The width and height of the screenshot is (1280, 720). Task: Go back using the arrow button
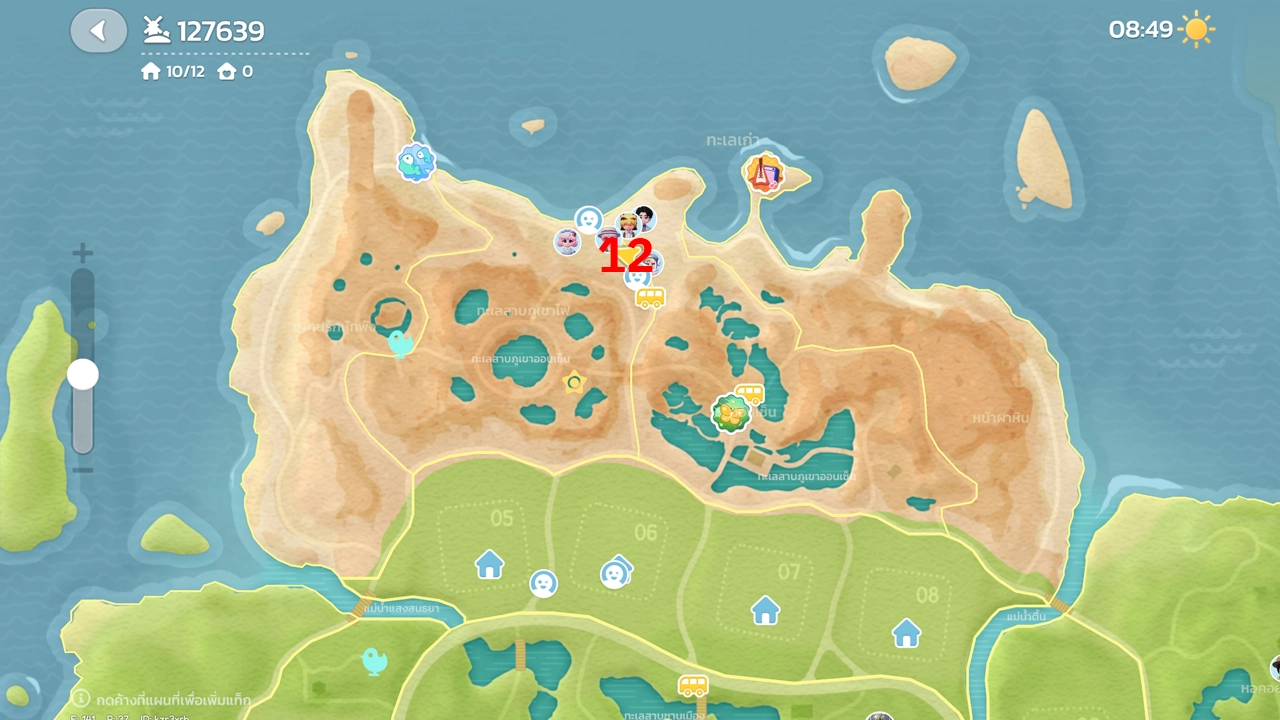[98, 31]
